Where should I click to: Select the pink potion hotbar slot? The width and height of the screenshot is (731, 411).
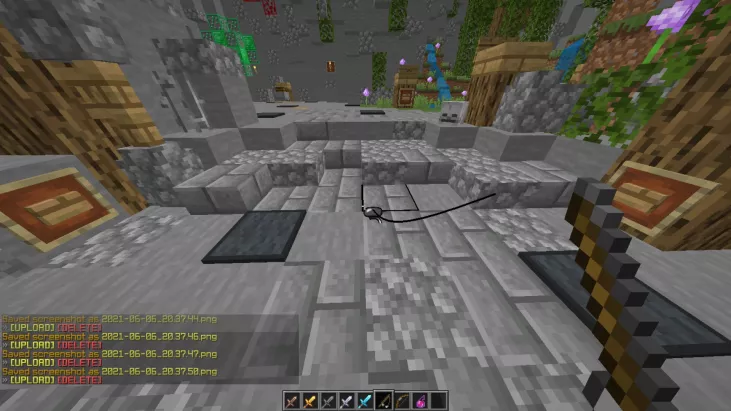(419, 400)
